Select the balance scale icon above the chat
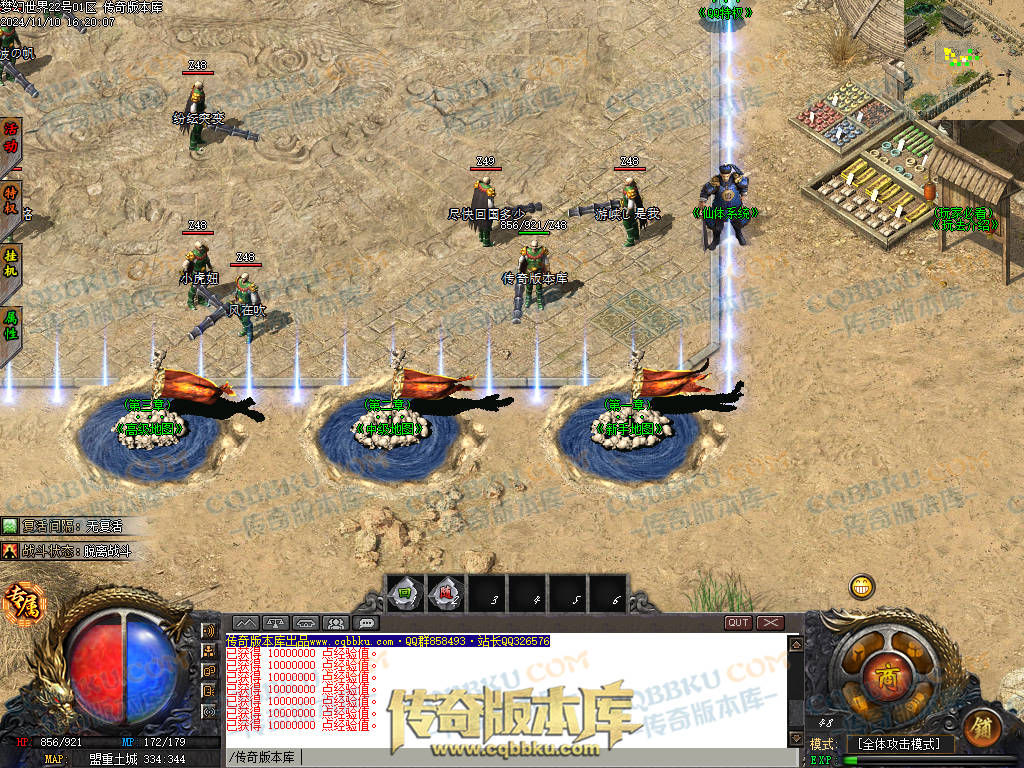The image size is (1024, 768). click(x=276, y=623)
